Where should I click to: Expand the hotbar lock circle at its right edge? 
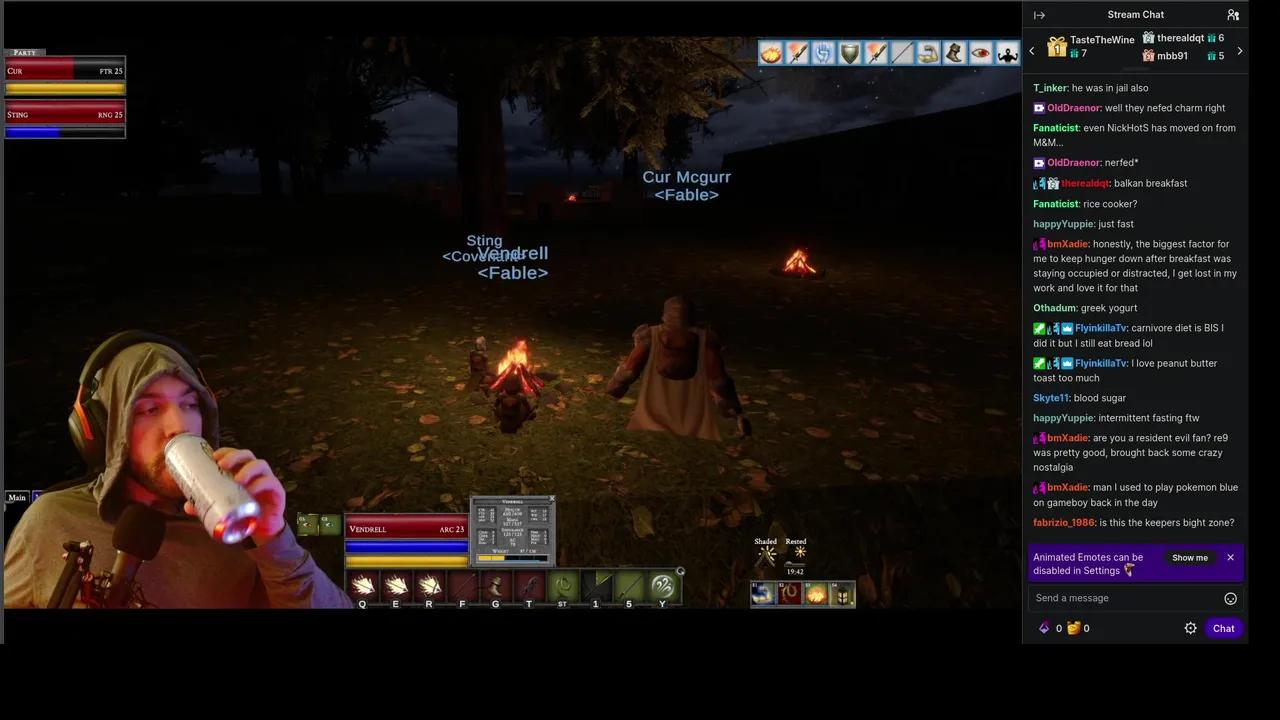click(681, 570)
